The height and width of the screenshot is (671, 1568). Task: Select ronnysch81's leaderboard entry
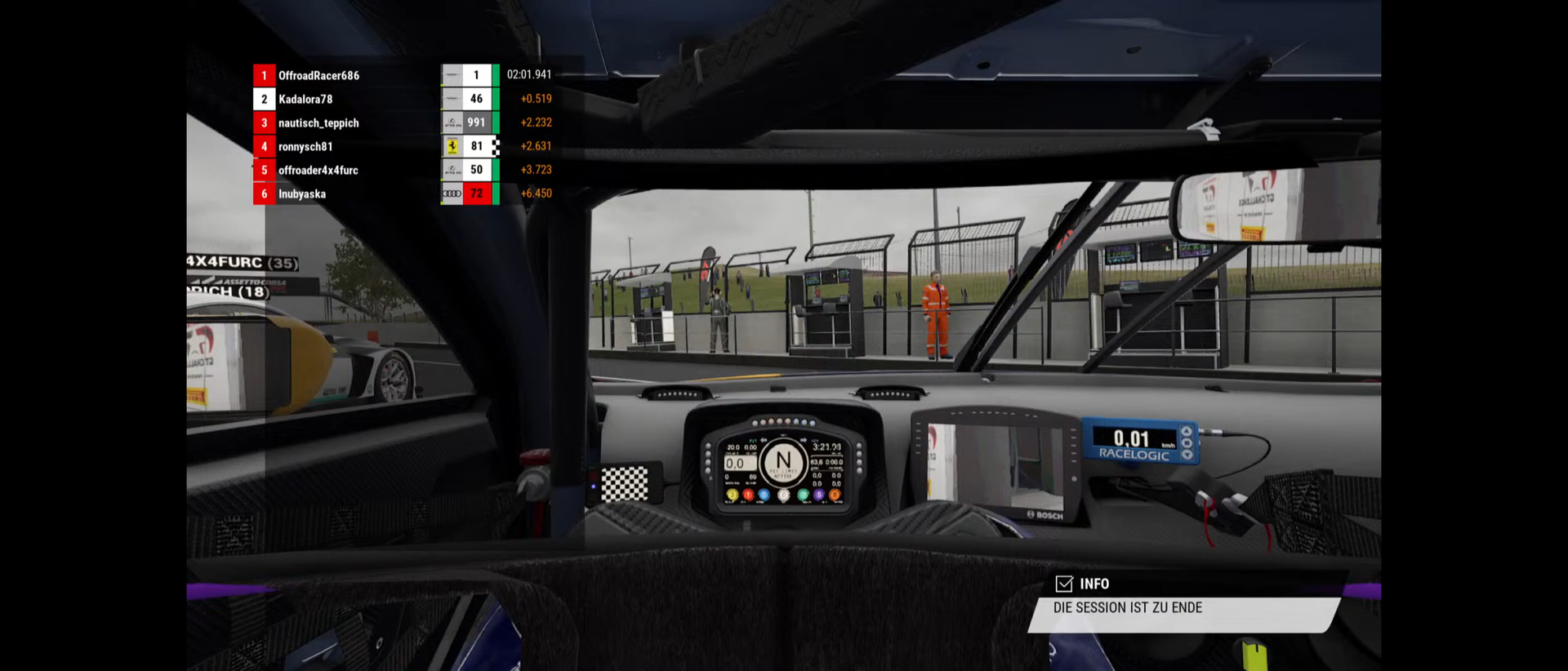pyautogui.click(x=305, y=146)
